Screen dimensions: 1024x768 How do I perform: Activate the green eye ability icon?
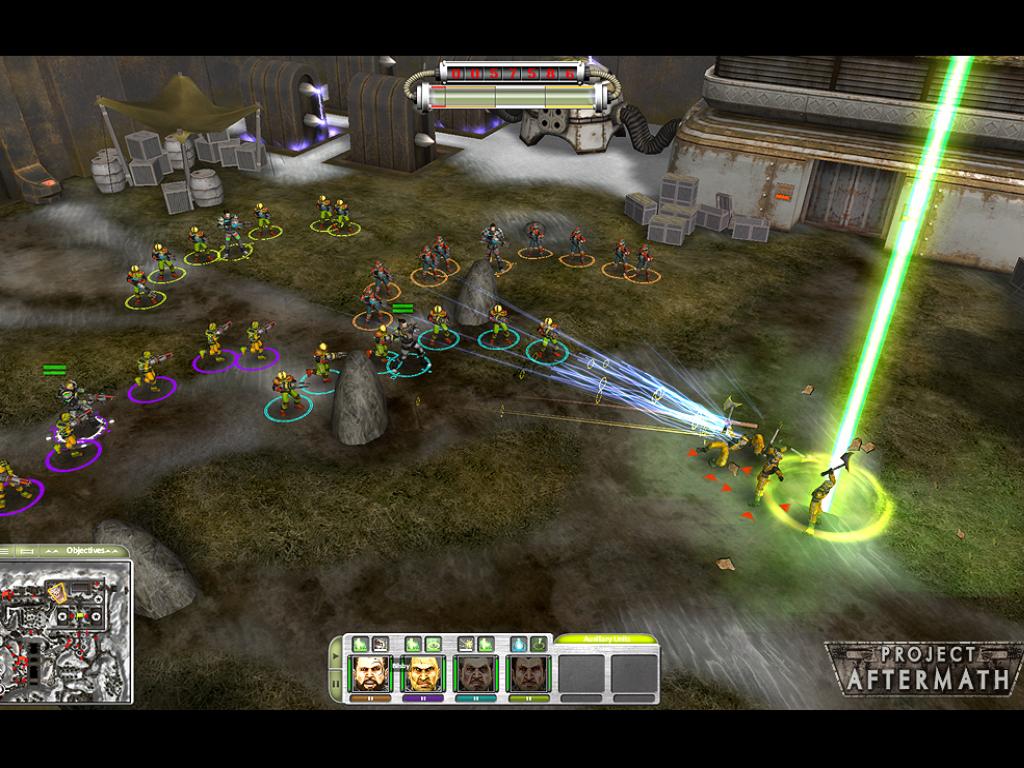click(x=433, y=644)
